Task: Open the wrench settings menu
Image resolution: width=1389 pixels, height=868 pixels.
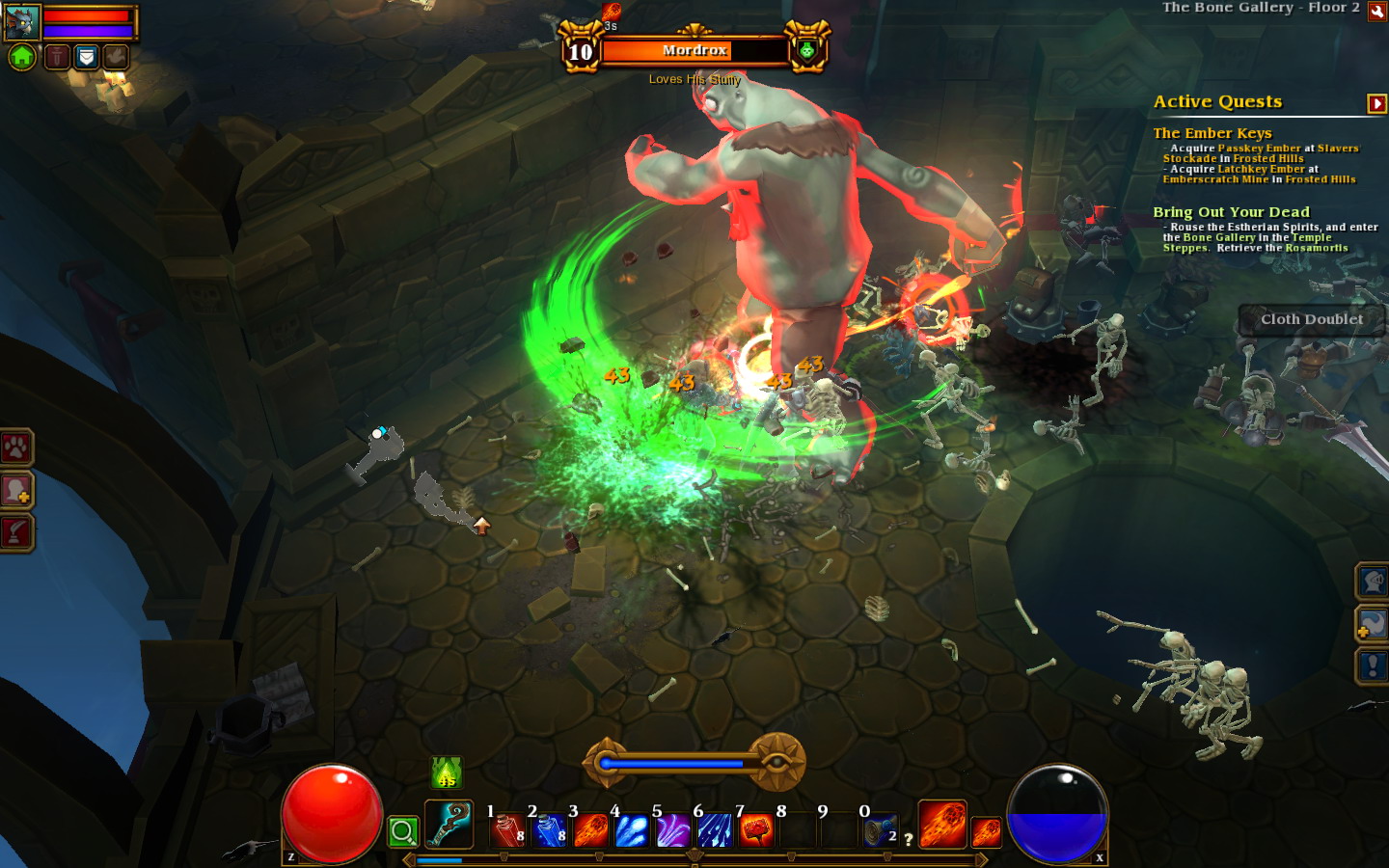Action: coord(1377,11)
